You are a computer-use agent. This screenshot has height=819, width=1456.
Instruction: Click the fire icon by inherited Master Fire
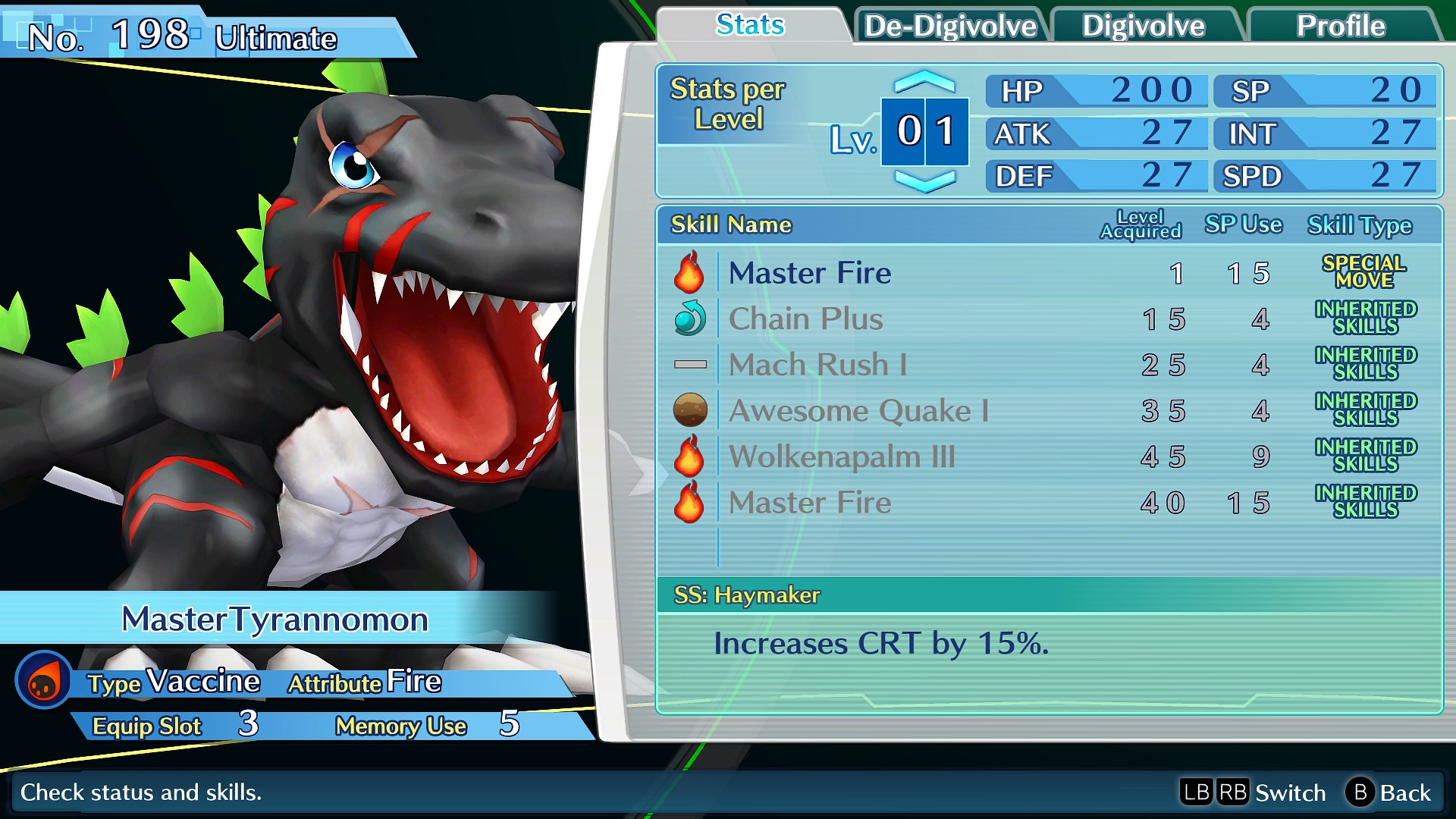point(690,502)
